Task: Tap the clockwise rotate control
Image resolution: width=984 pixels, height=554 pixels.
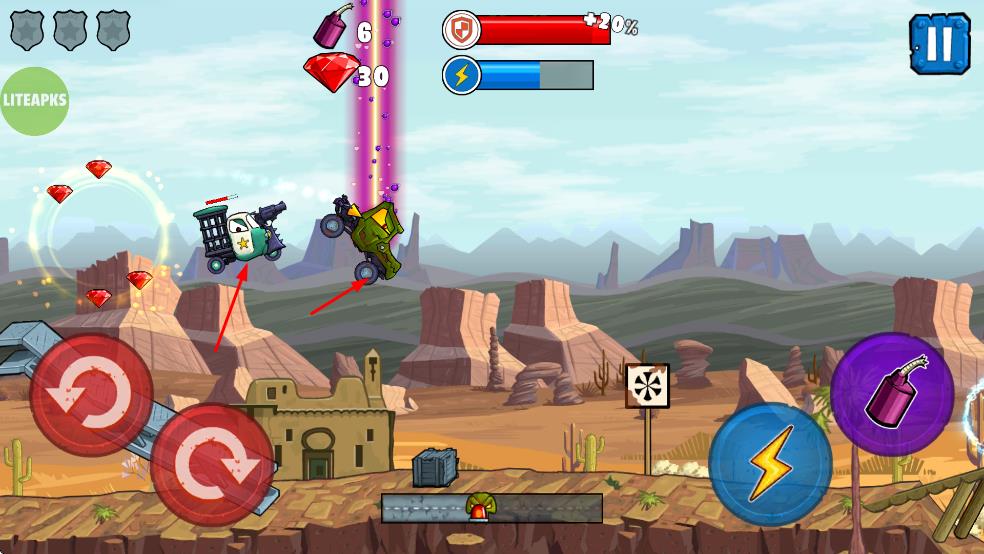Action: tap(213, 464)
